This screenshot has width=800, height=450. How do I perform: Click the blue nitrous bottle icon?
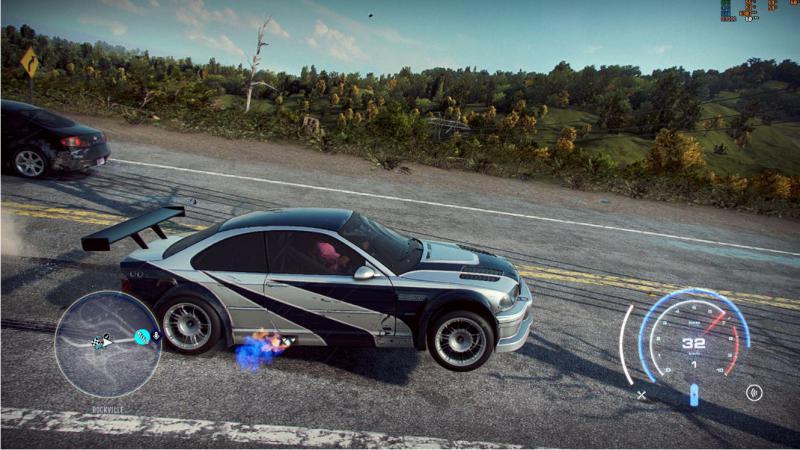(694, 394)
